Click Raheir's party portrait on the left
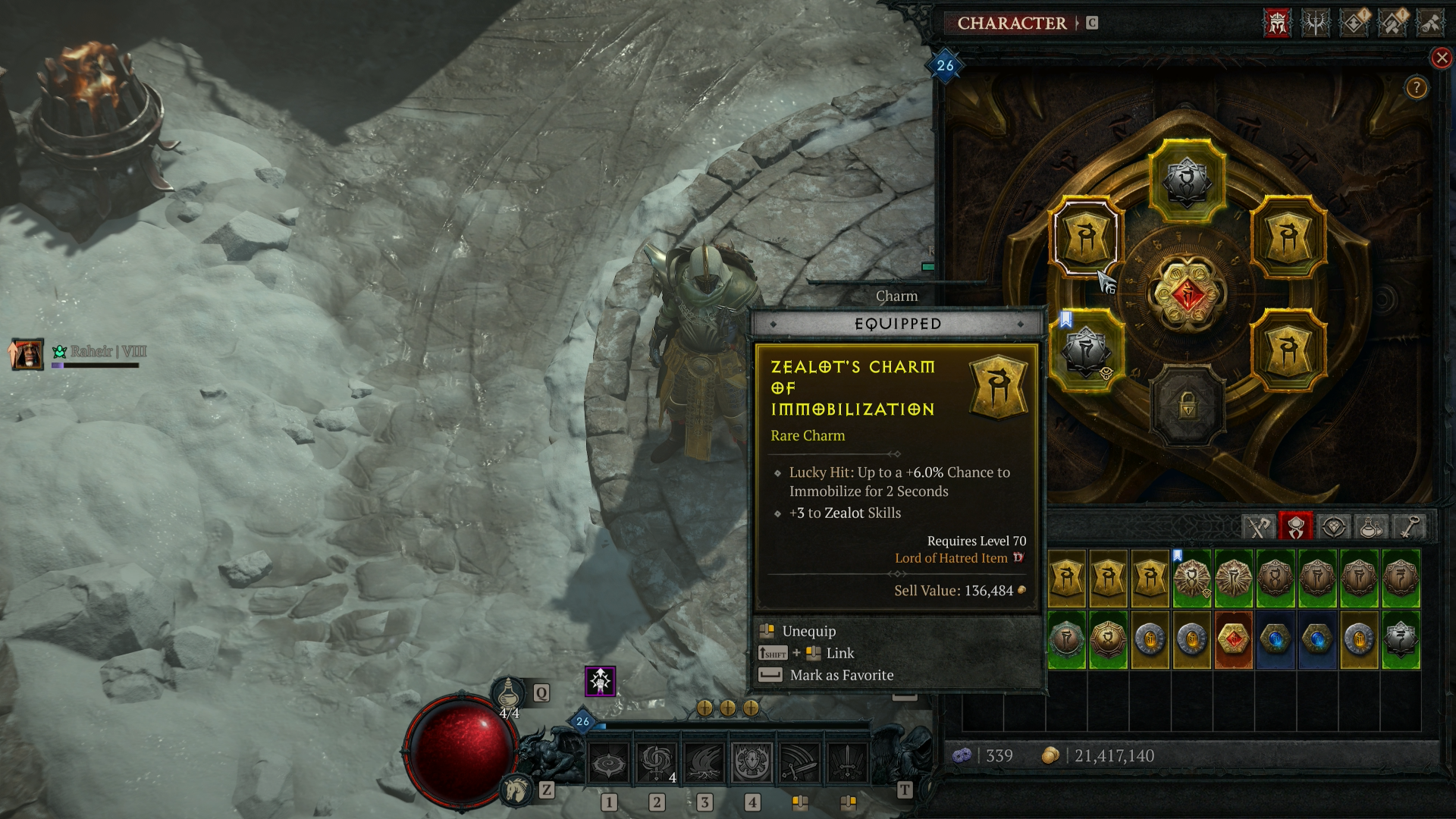The height and width of the screenshot is (819, 1456). click(x=28, y=354)
